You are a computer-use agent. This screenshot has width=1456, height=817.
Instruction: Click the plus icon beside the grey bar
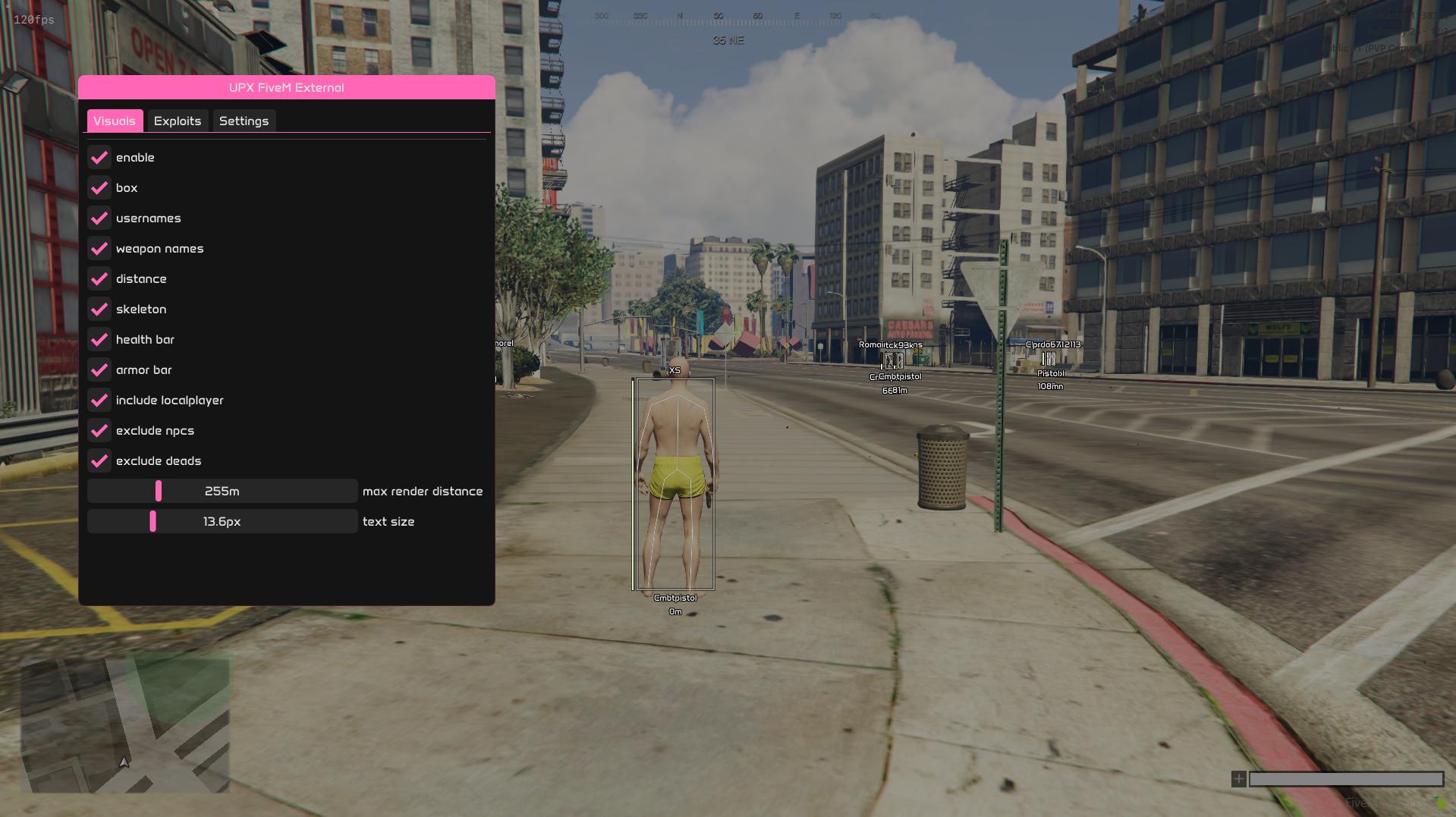[x=1238, y=779]
